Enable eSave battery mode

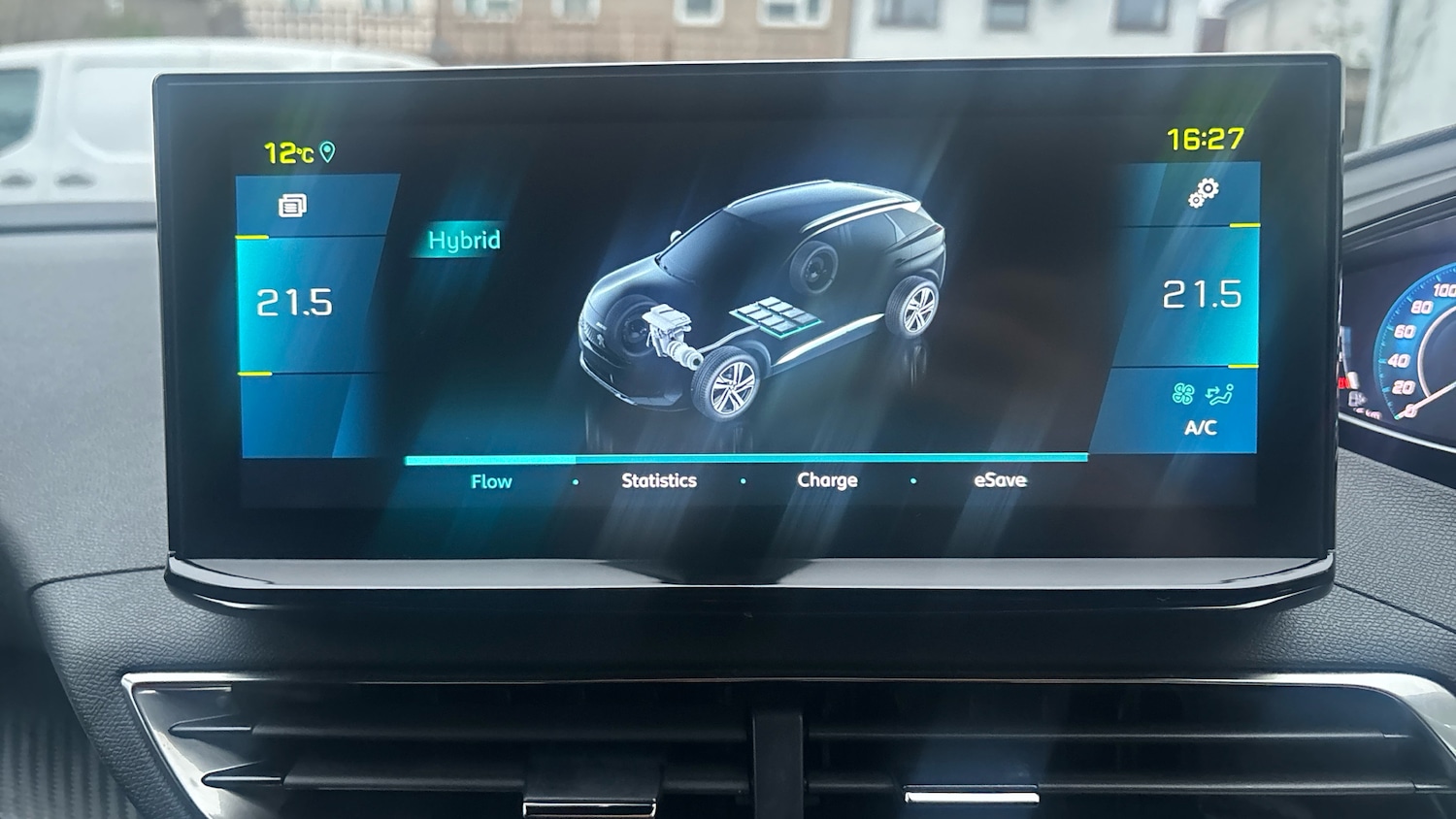[999, 479]
